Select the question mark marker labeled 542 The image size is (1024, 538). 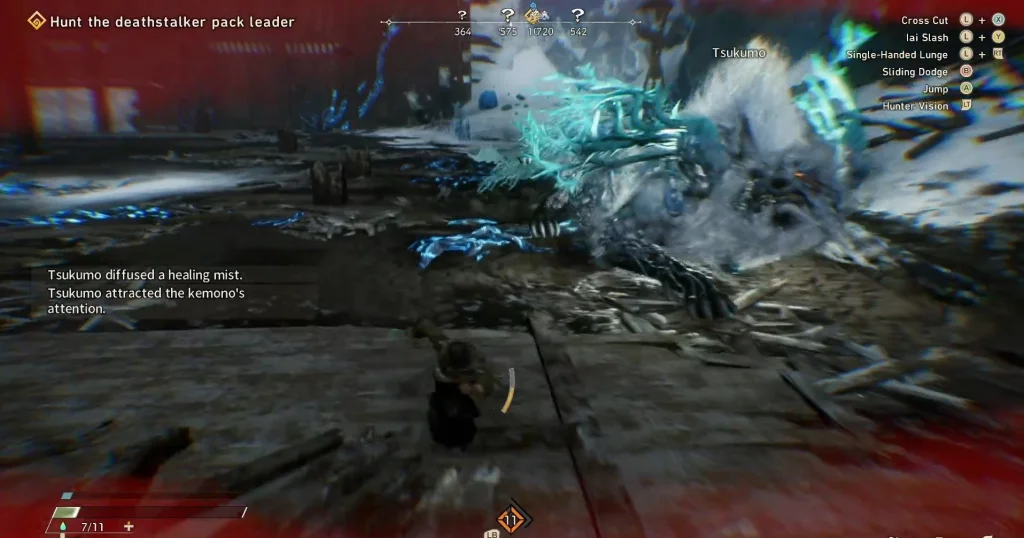(x=578, y=15)
